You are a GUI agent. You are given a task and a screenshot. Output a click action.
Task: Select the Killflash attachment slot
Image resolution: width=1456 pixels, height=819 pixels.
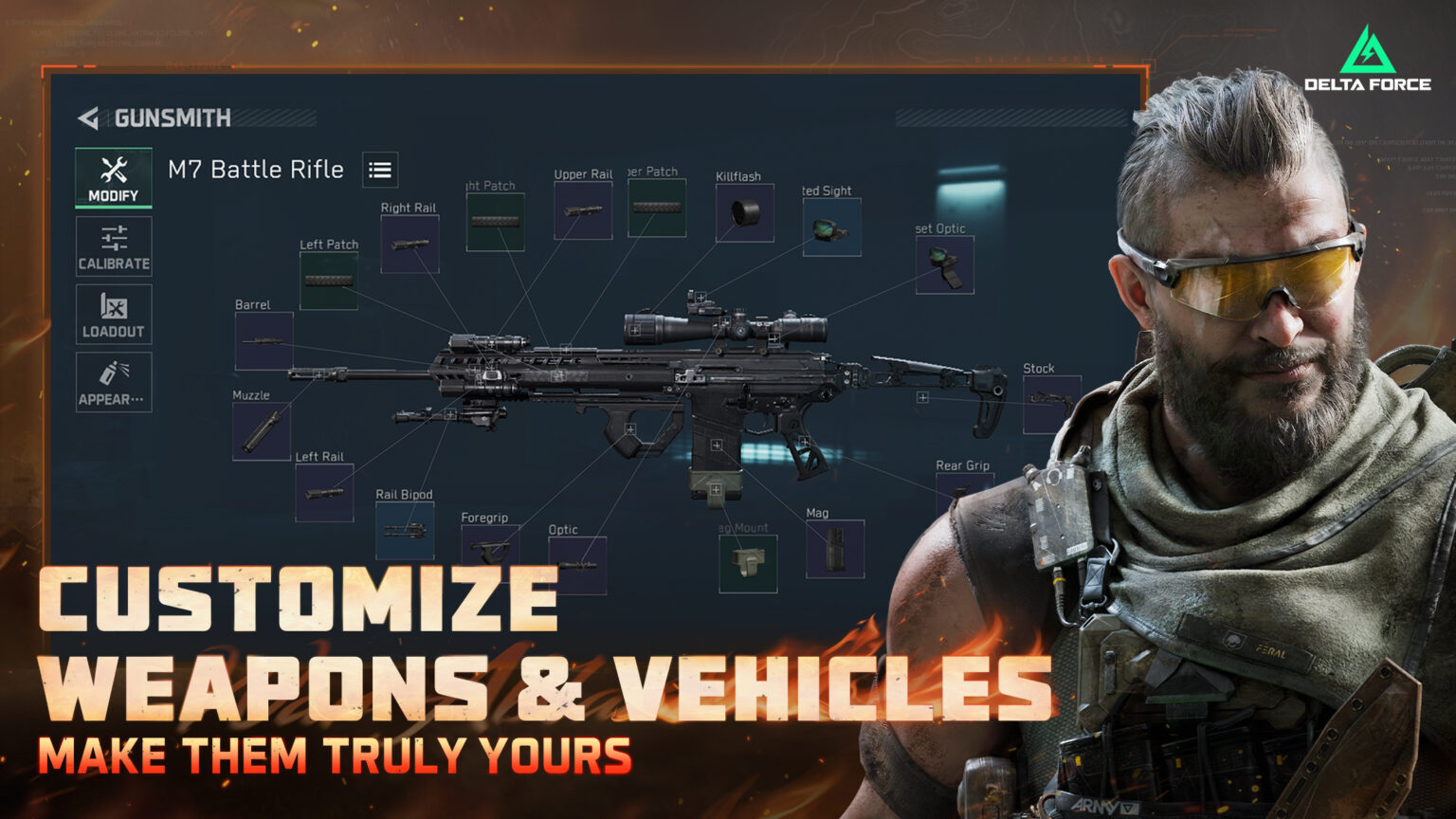point(746,213)
